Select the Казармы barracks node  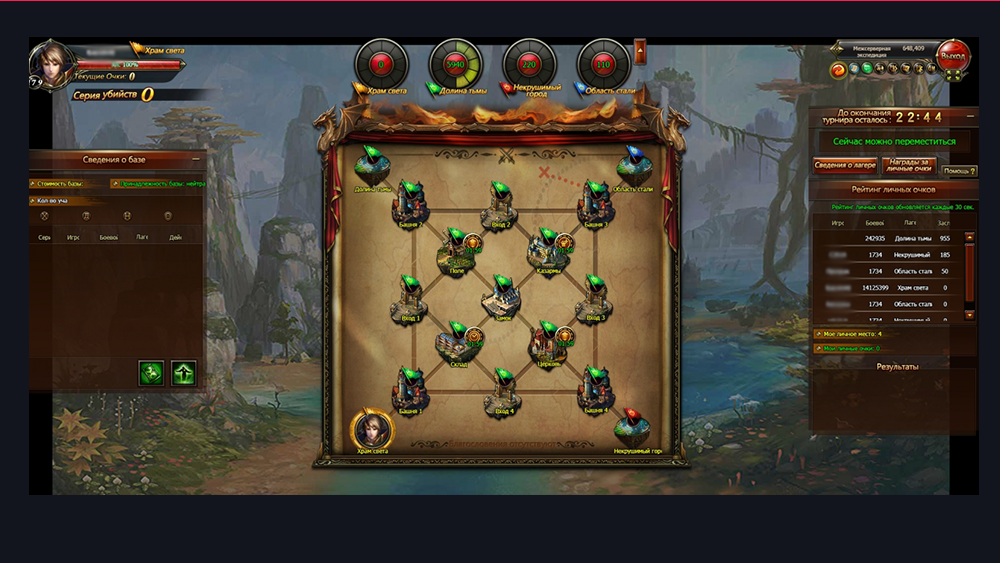pyautogui.click(x=548, y=251)
